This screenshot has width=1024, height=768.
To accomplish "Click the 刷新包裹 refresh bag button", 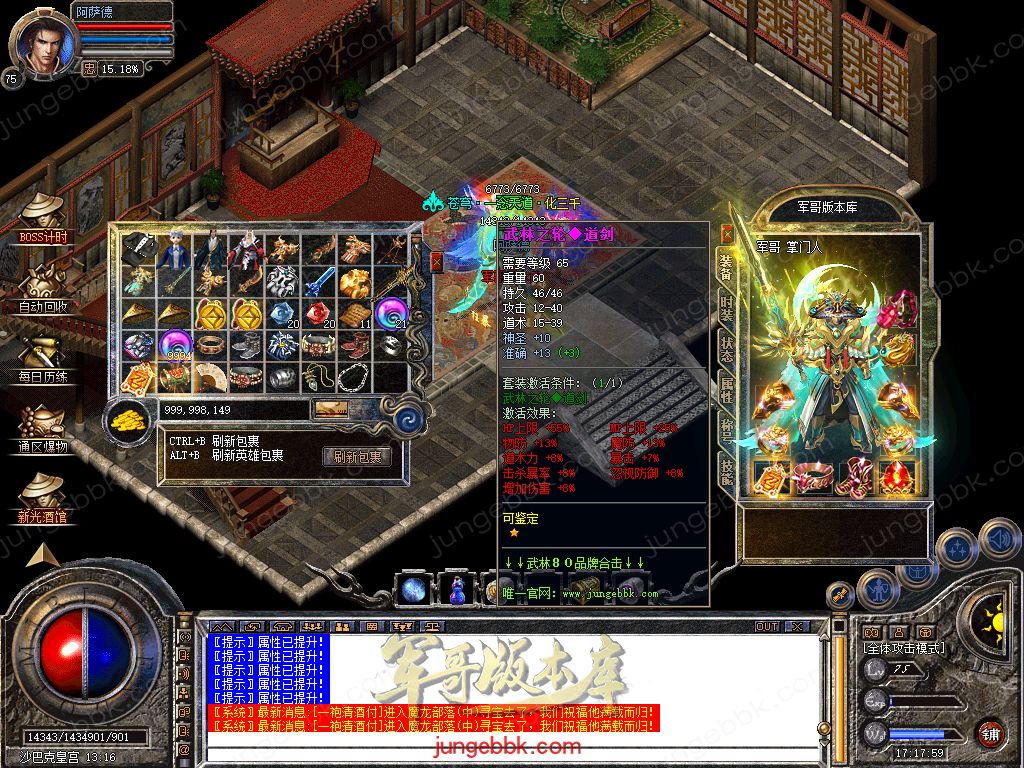I will pos(356,457).
